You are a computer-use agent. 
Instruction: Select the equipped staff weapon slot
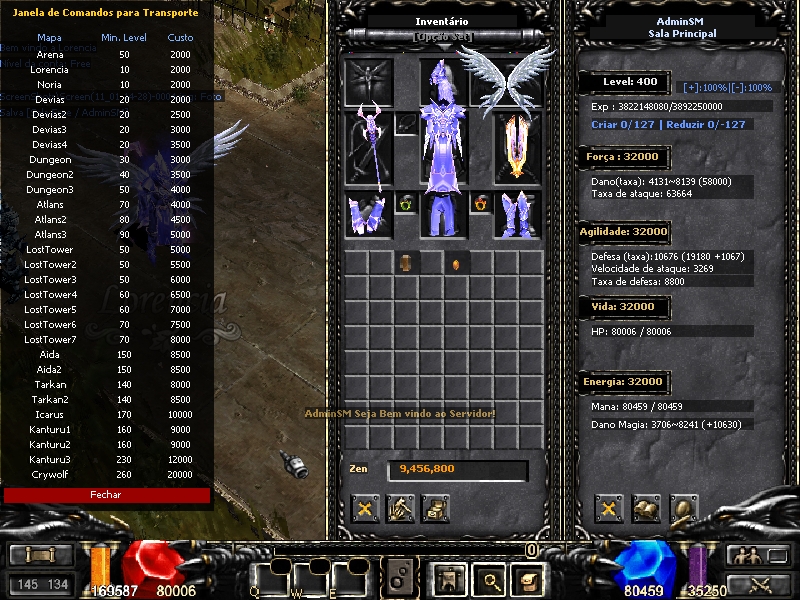368,146
